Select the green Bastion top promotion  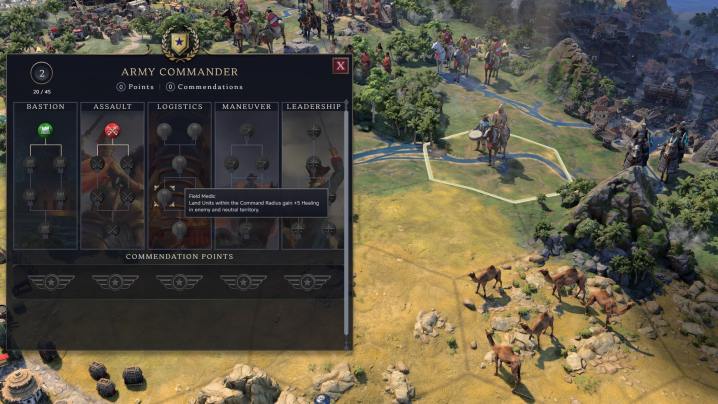45,129
